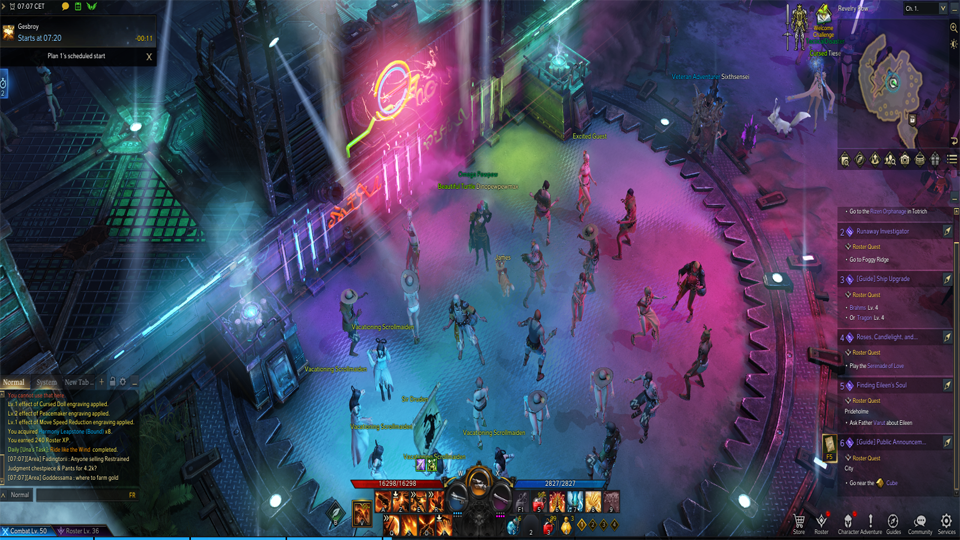This screenshot has width=960, height=540.
Task: Open the Adventure menu
Action: pos(871,521)
